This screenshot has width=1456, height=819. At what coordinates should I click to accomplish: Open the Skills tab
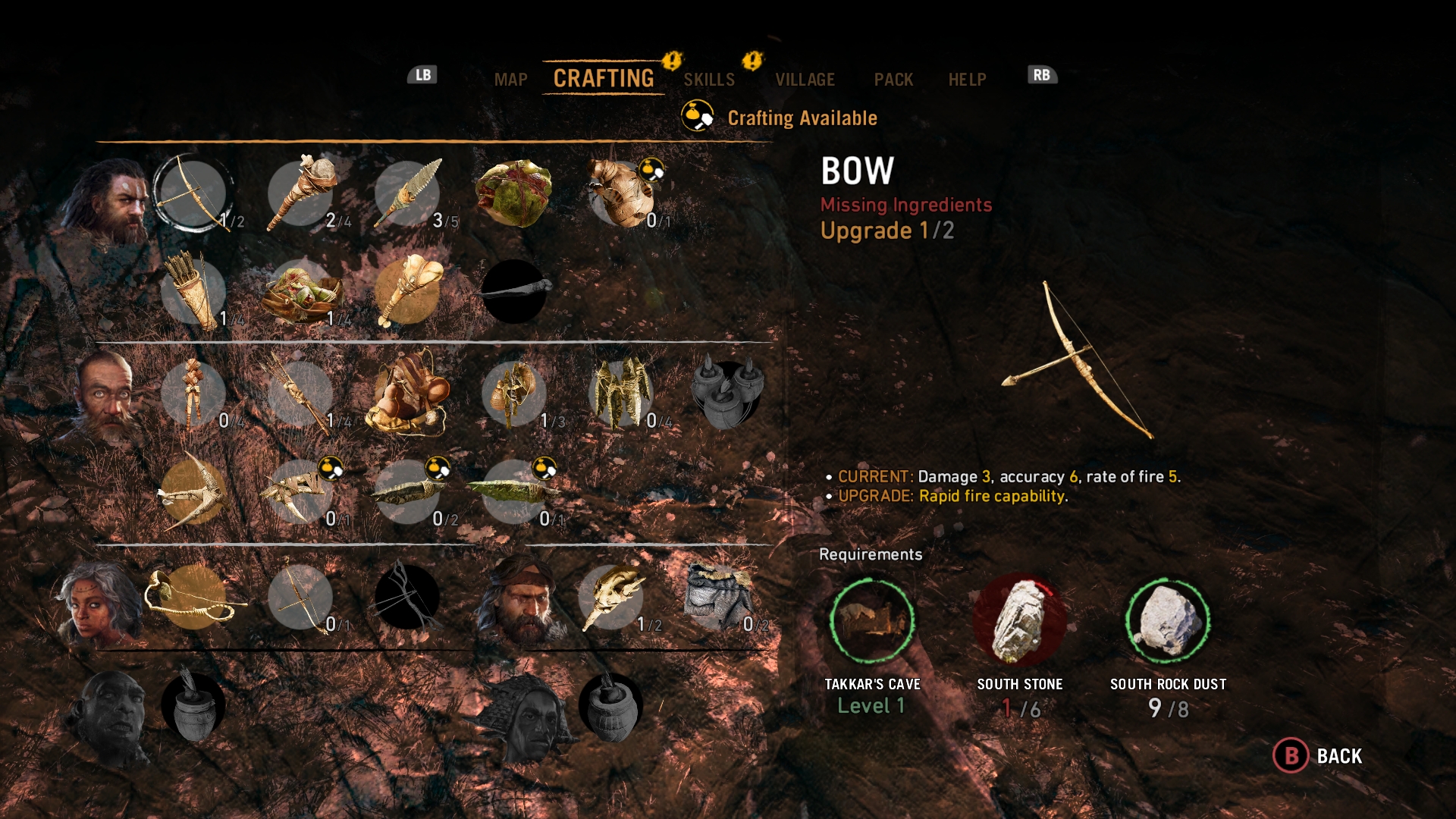click(709, 80)
